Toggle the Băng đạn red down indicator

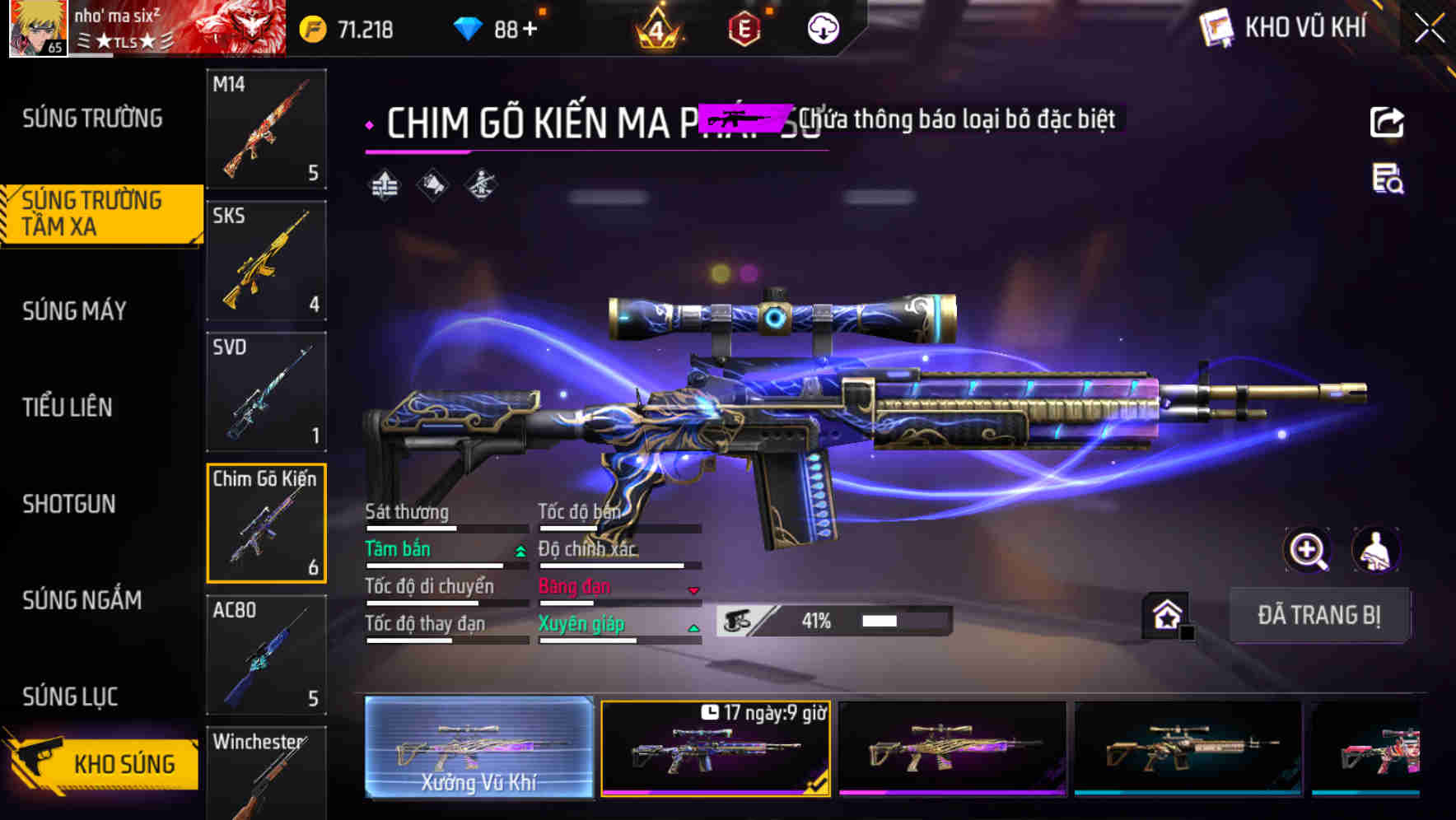[x=693, y=589]
